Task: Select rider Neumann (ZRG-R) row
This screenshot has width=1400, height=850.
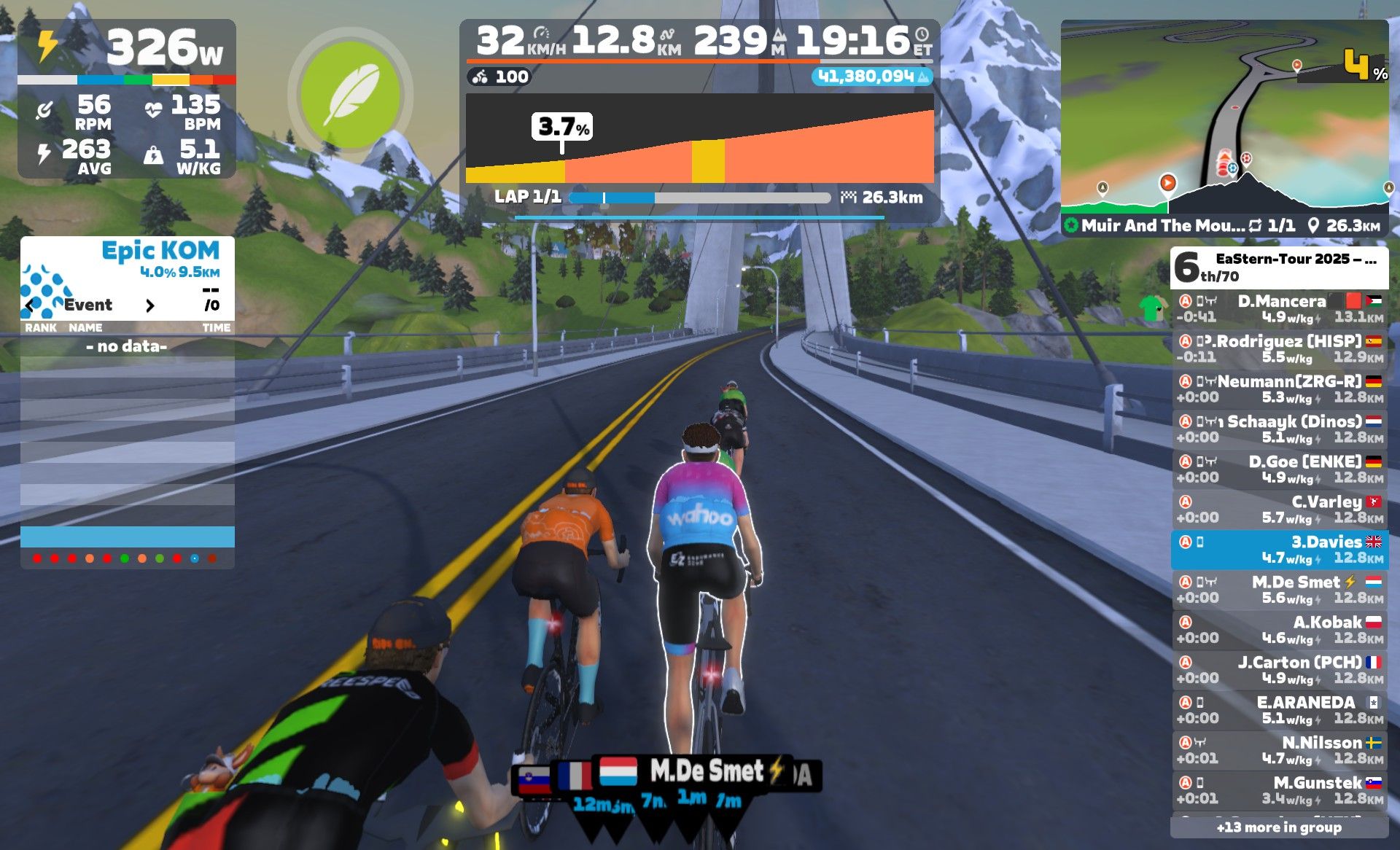Action: tap(1280, 389)
